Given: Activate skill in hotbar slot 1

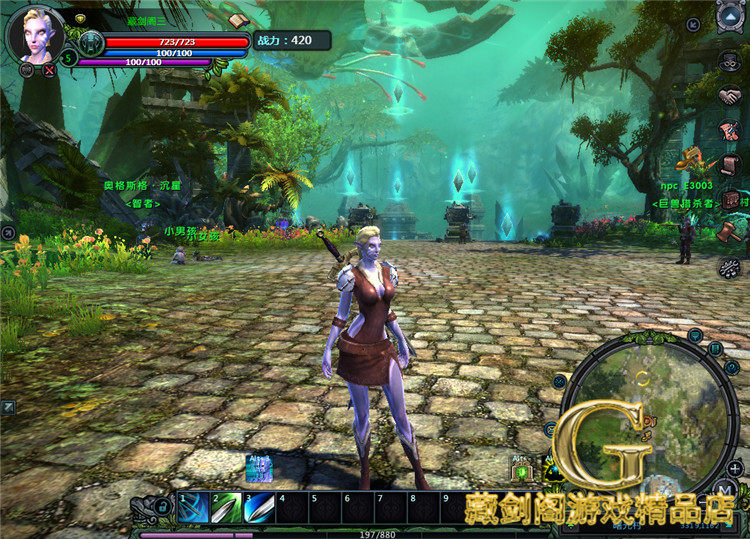Looking at the screenshot, I should [x=193, y=507].
